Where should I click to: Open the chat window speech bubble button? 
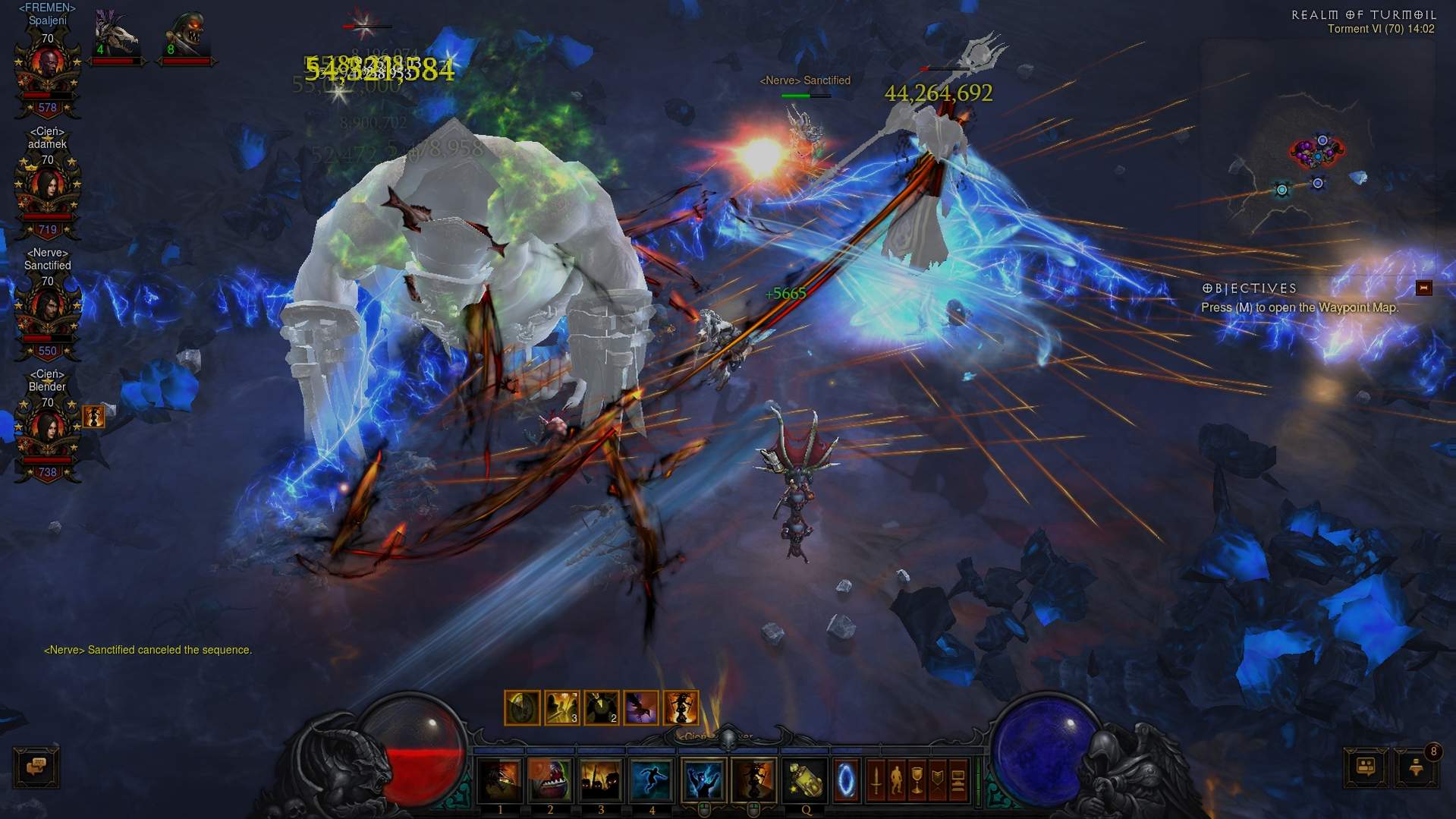click(x=36, y=767)
